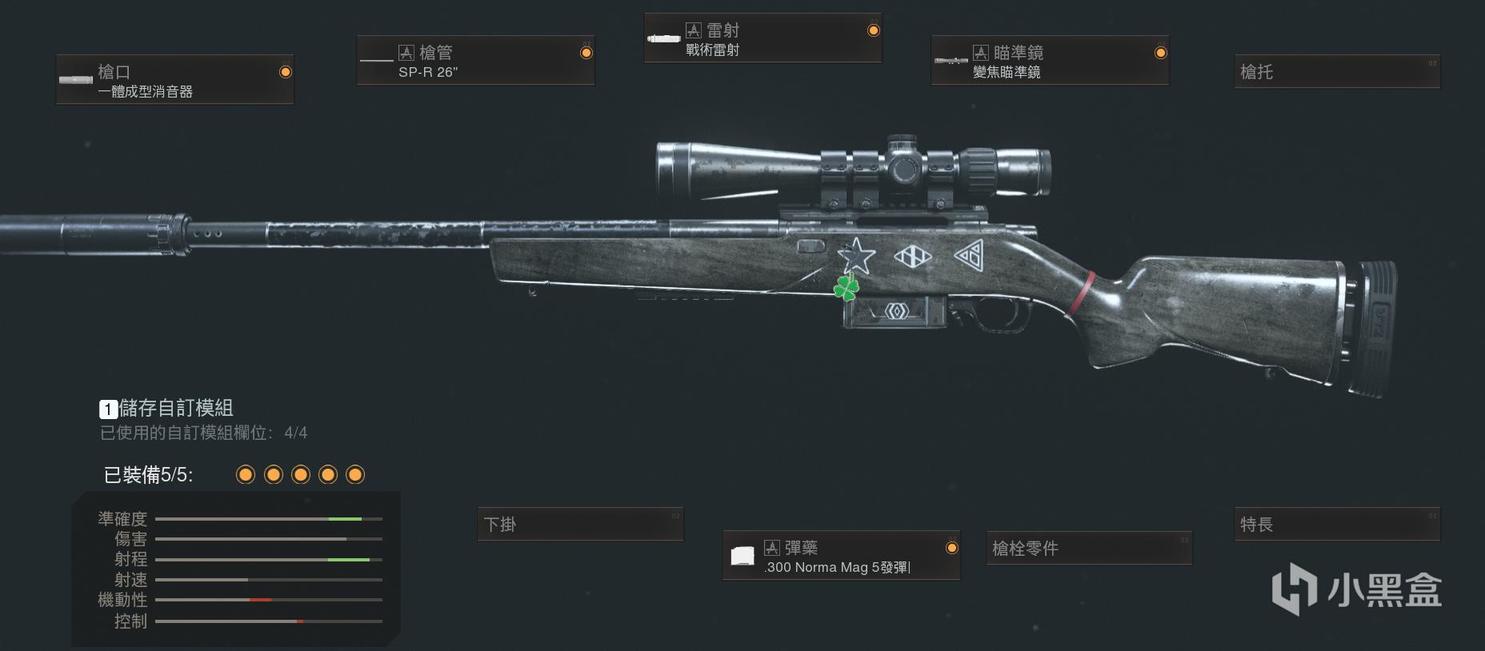This screenshot has height=651, width=1485.
Task: Open the 雷射 tactical laser slot
Action: pyautogui.click(x=763, y=39)
